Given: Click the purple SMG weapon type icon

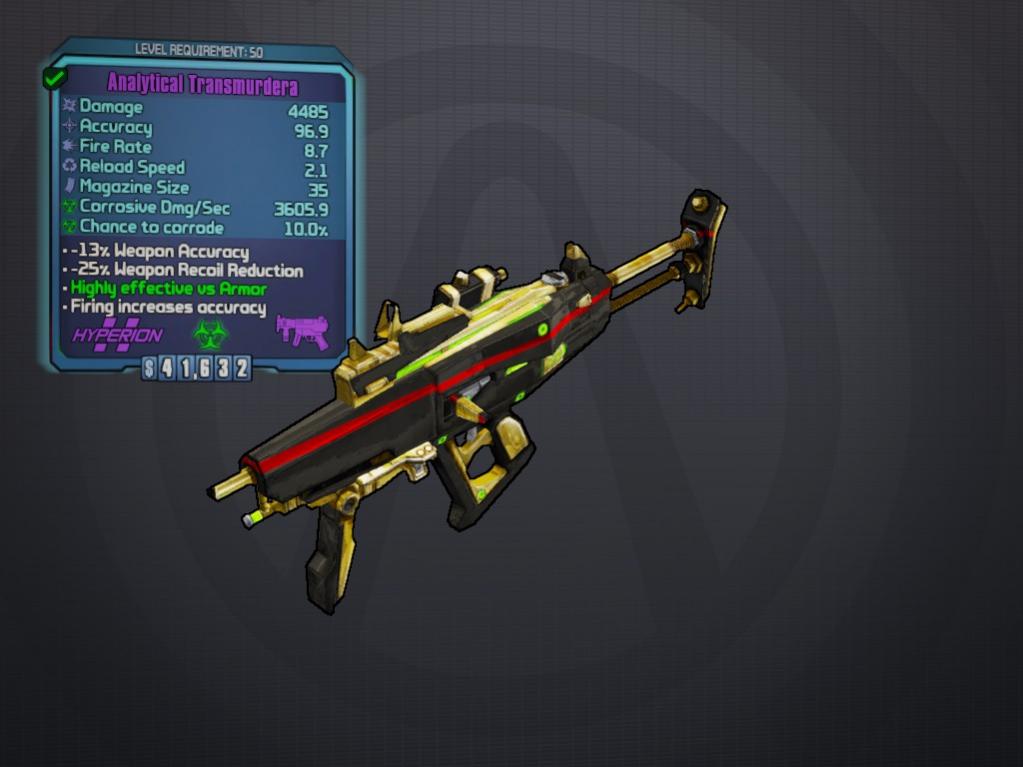Looking at the screenshot, I should point(302,331).
